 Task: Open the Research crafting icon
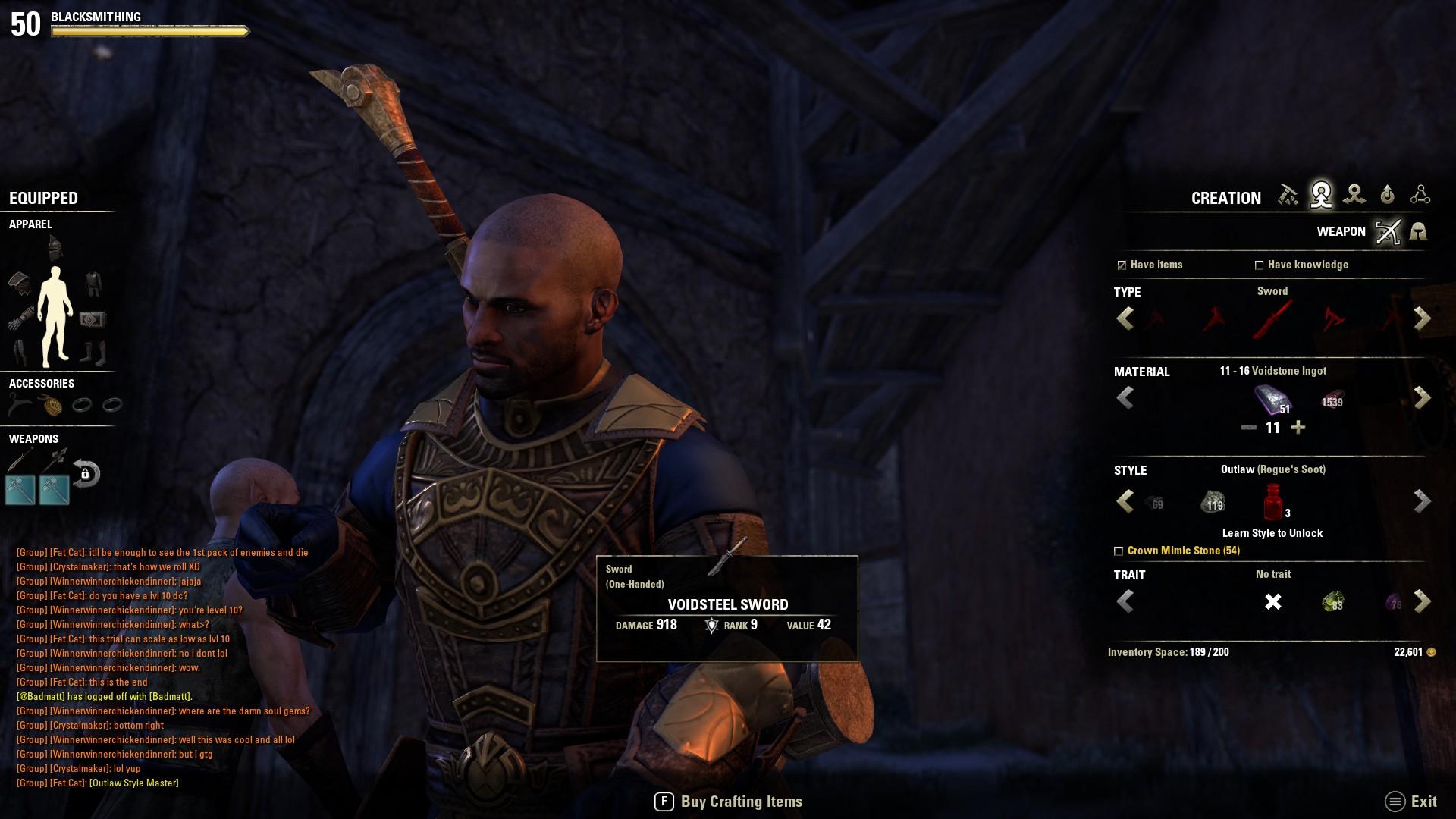pos(1420,196)
